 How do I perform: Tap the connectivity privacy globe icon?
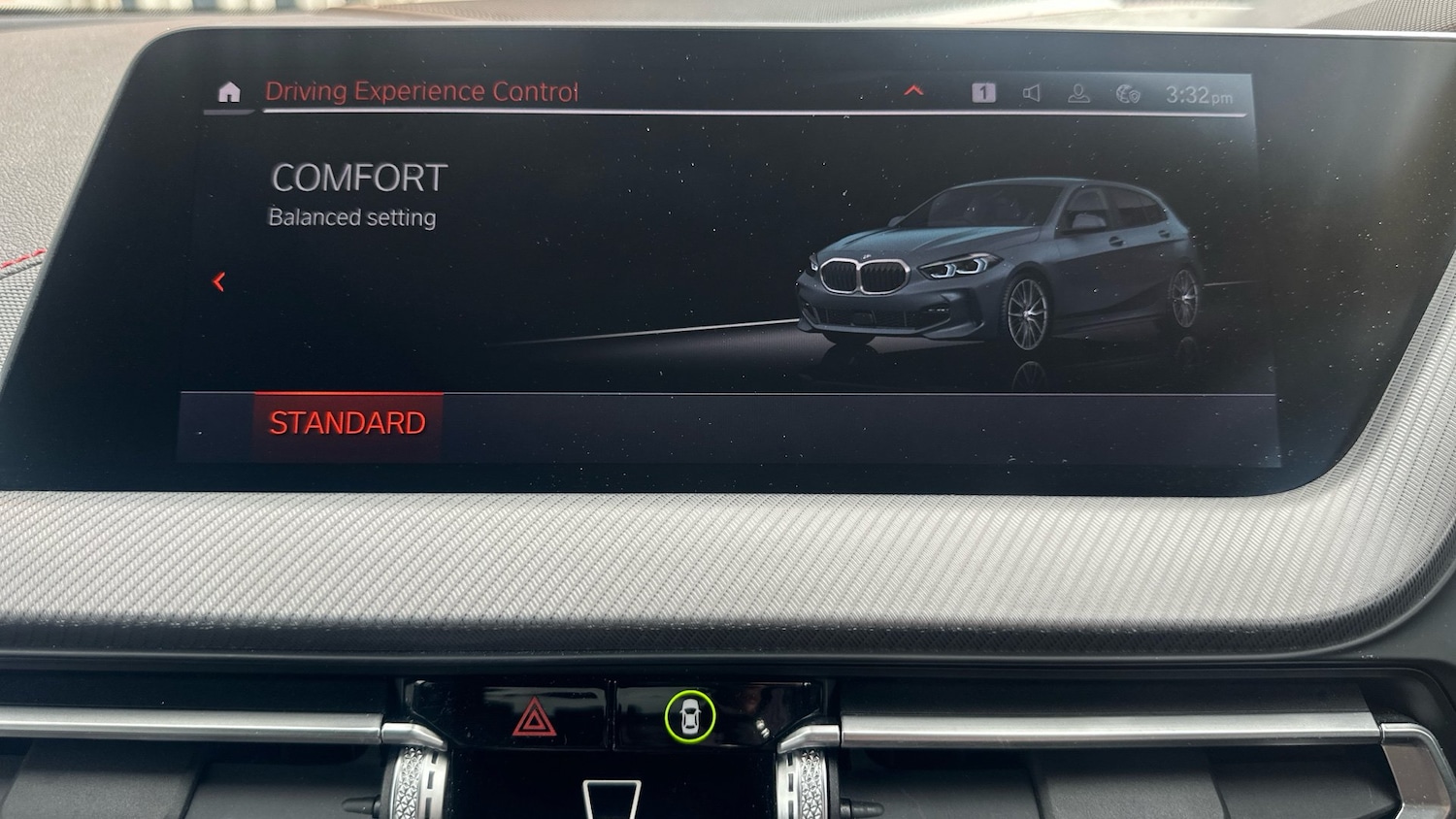point(1126,93)
